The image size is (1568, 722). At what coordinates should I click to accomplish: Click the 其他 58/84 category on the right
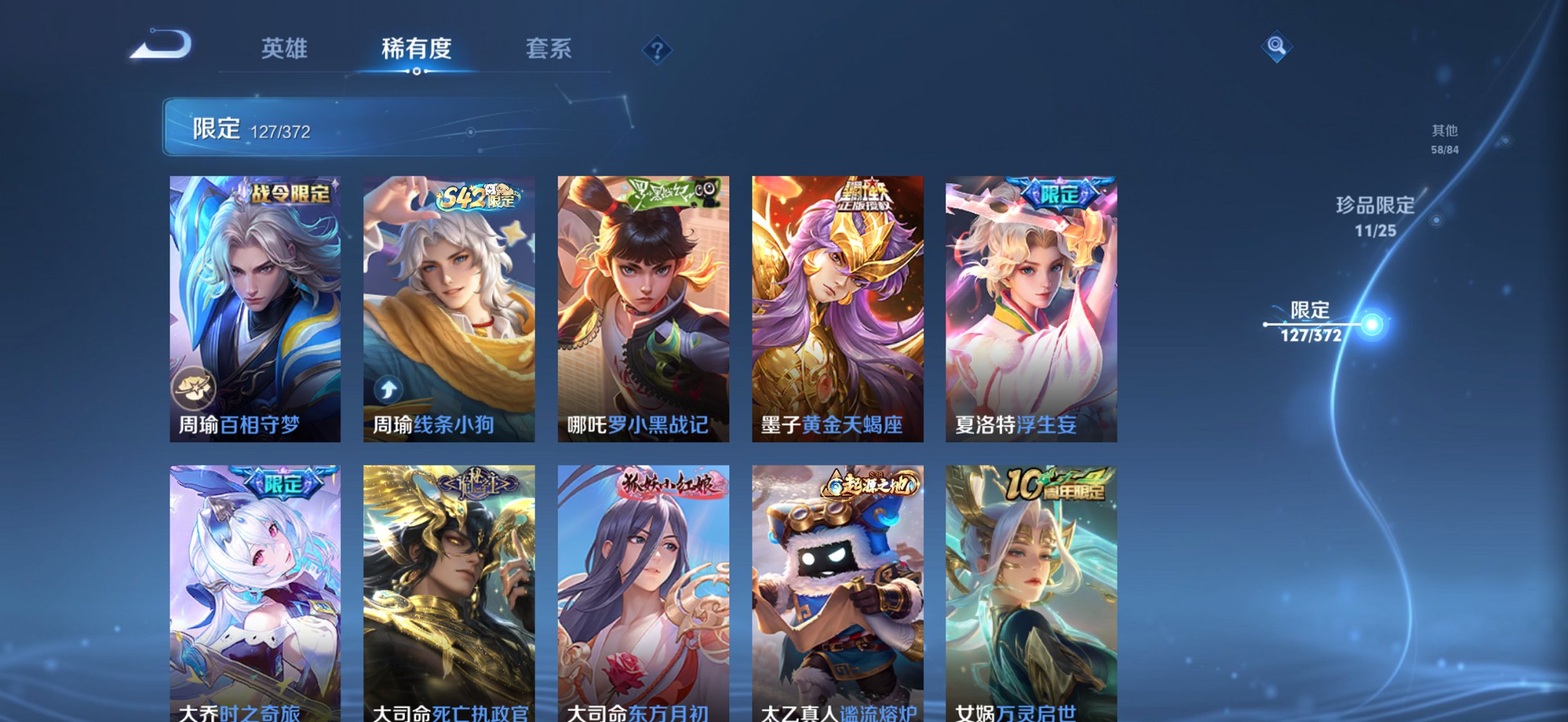1445,138
